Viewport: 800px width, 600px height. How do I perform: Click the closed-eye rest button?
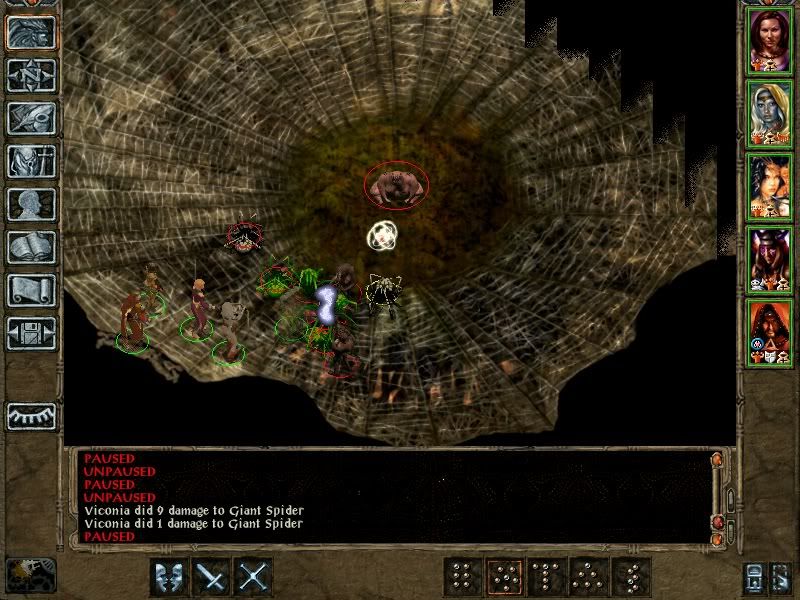click(32, 415)
